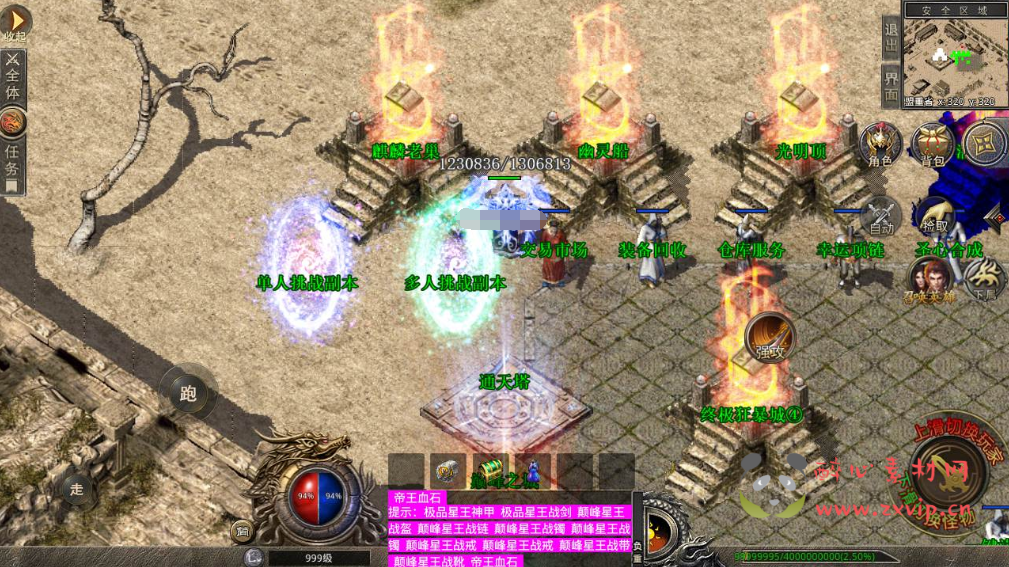This screenshot has height=567, width=1009.
Task: Enable 自动 auto-combat
Action: (881, 217)
